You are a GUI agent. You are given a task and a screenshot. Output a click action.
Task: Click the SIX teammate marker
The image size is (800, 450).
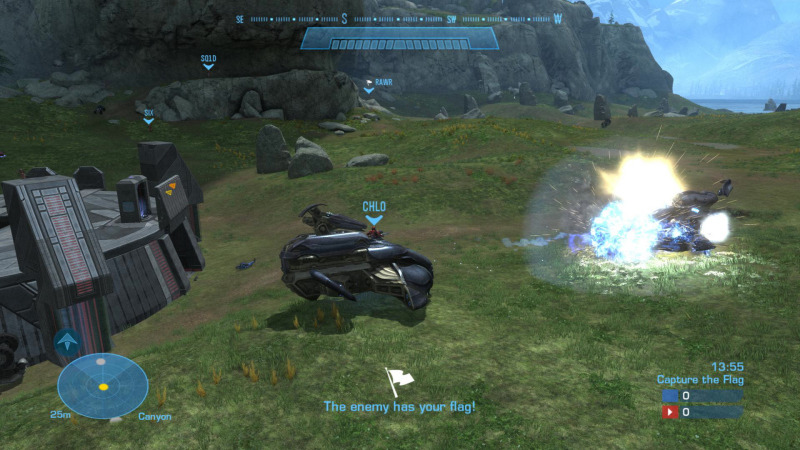coord(149,115)
